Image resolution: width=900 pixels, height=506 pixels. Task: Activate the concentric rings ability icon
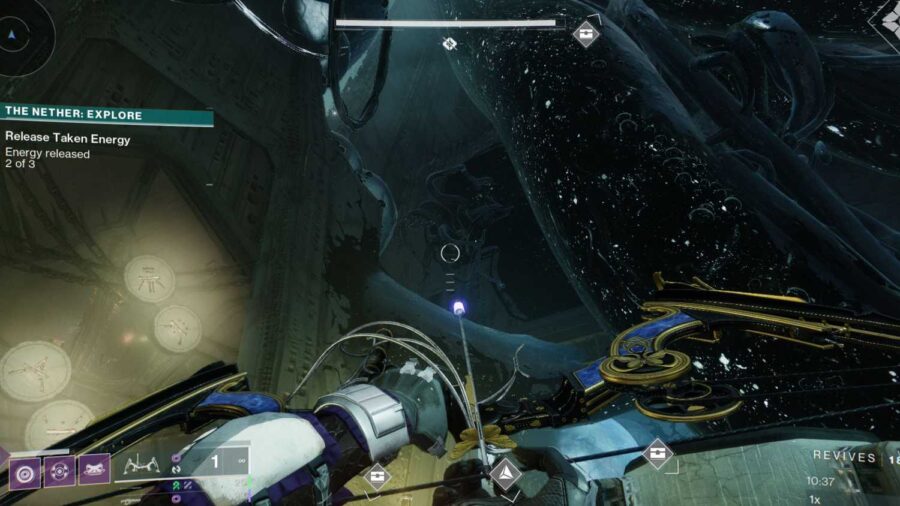click(25, 470)
